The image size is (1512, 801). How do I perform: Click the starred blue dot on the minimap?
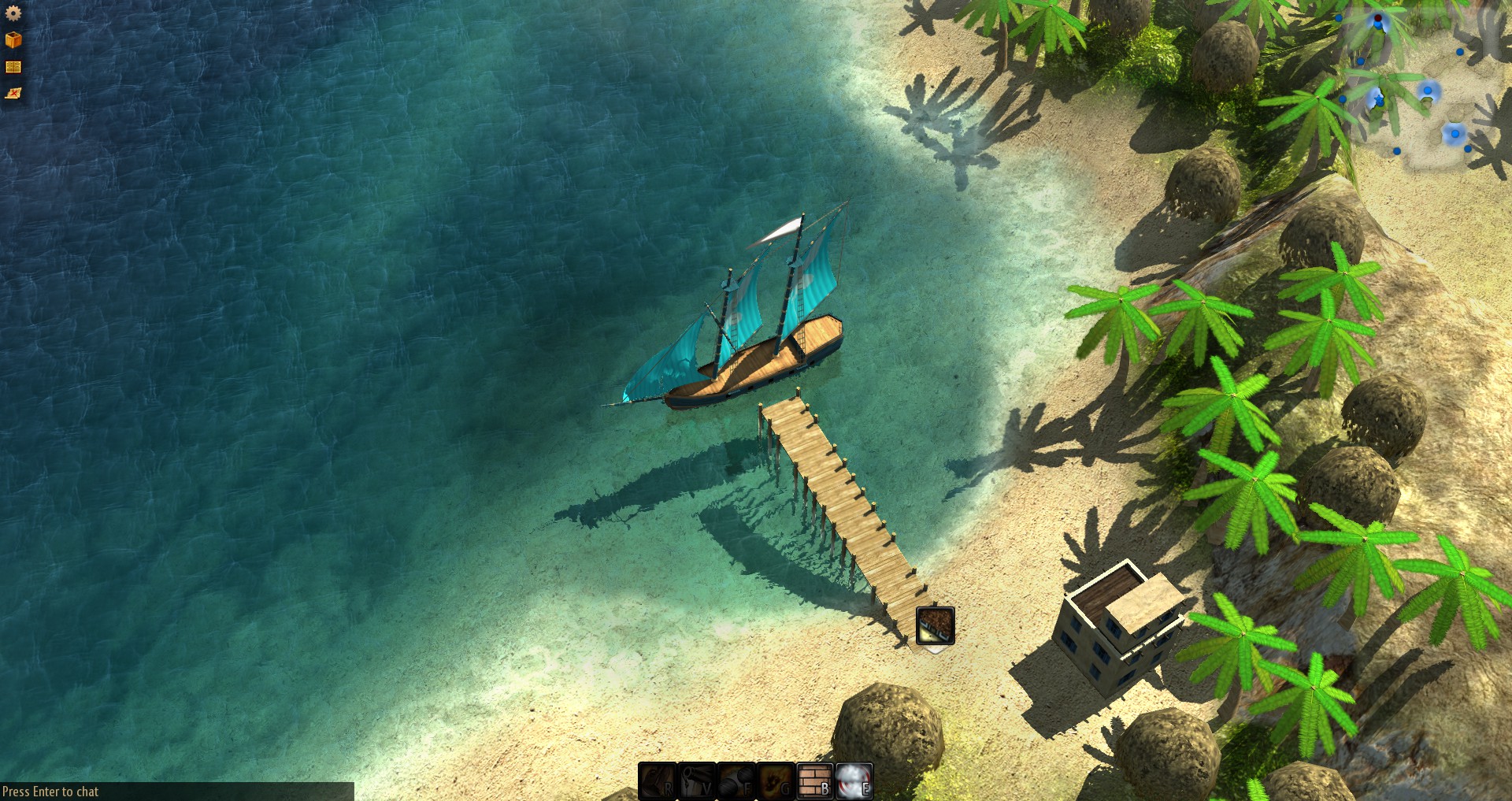point(1379,100)
